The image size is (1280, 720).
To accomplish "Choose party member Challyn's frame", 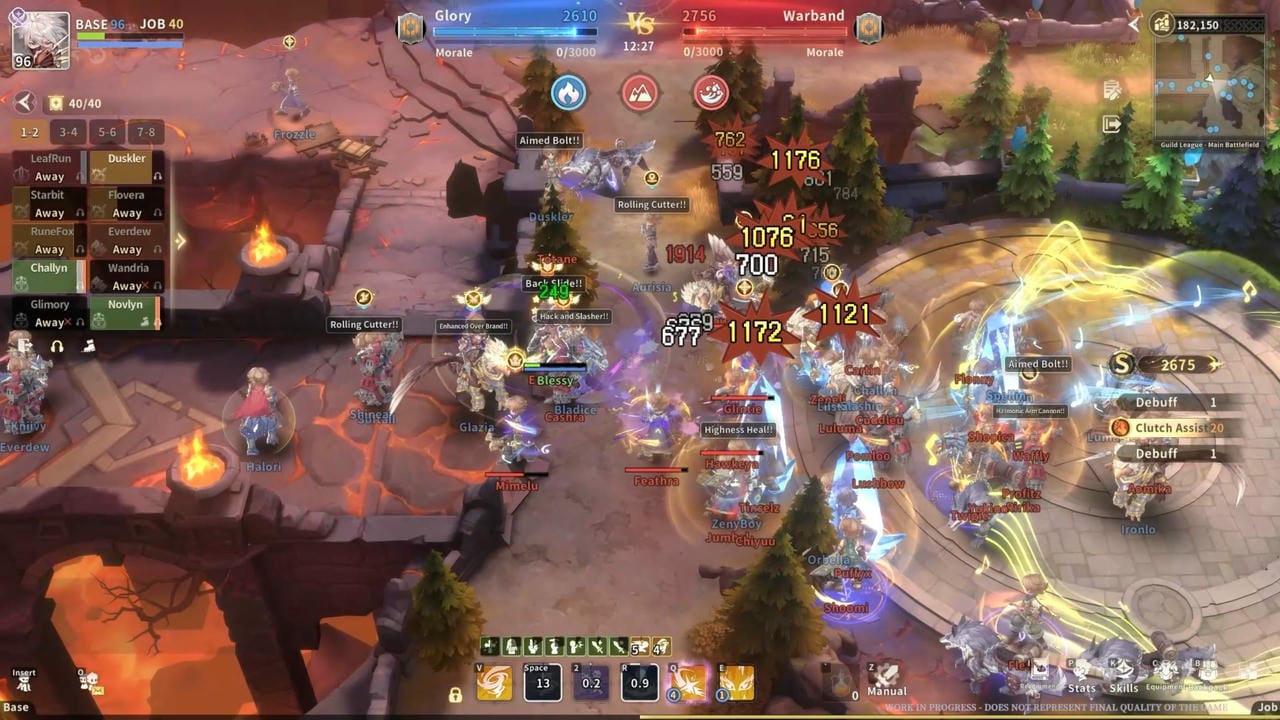I will (x=49, y=277).
